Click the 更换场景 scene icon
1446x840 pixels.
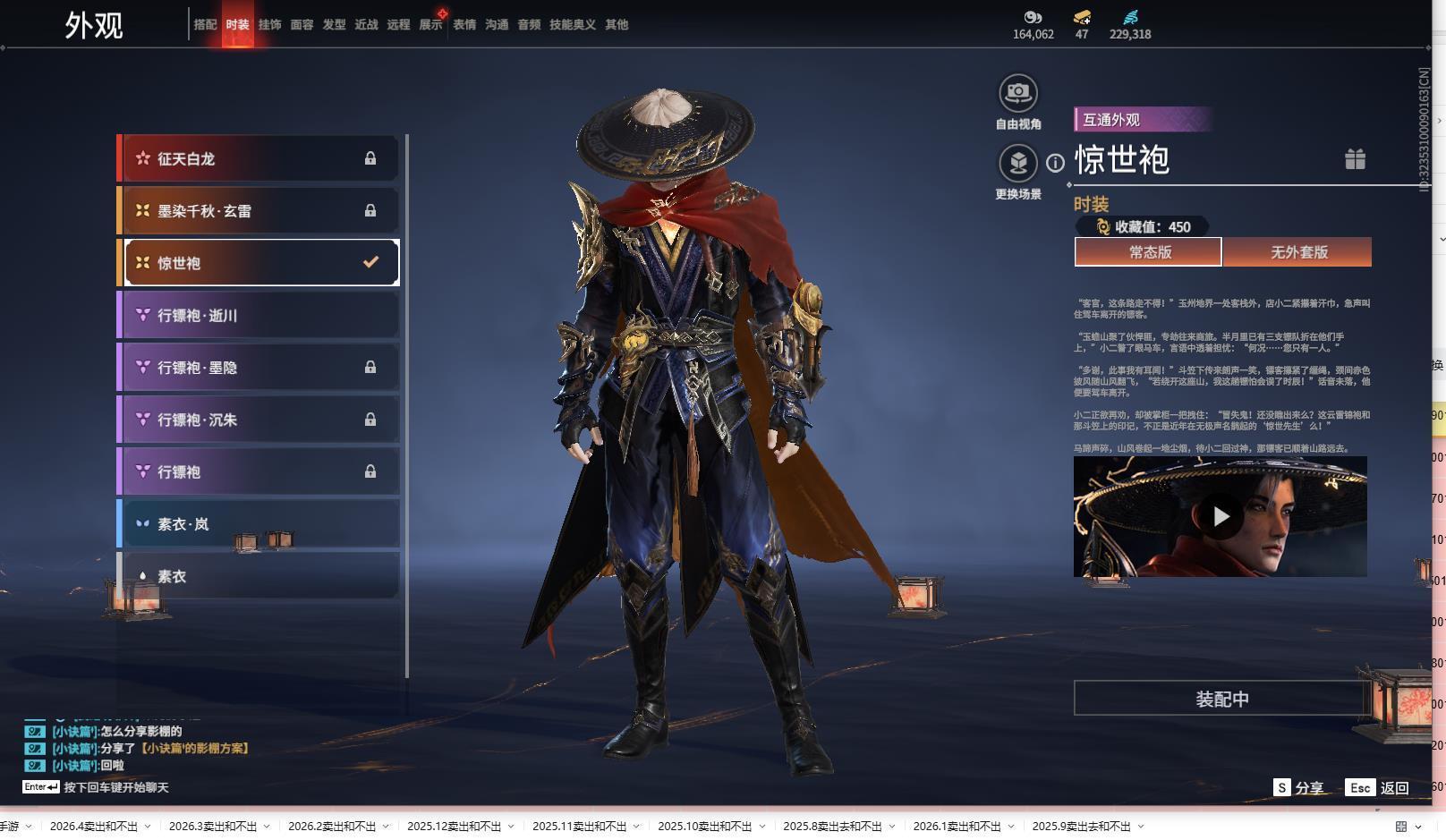pos(1017,164)
